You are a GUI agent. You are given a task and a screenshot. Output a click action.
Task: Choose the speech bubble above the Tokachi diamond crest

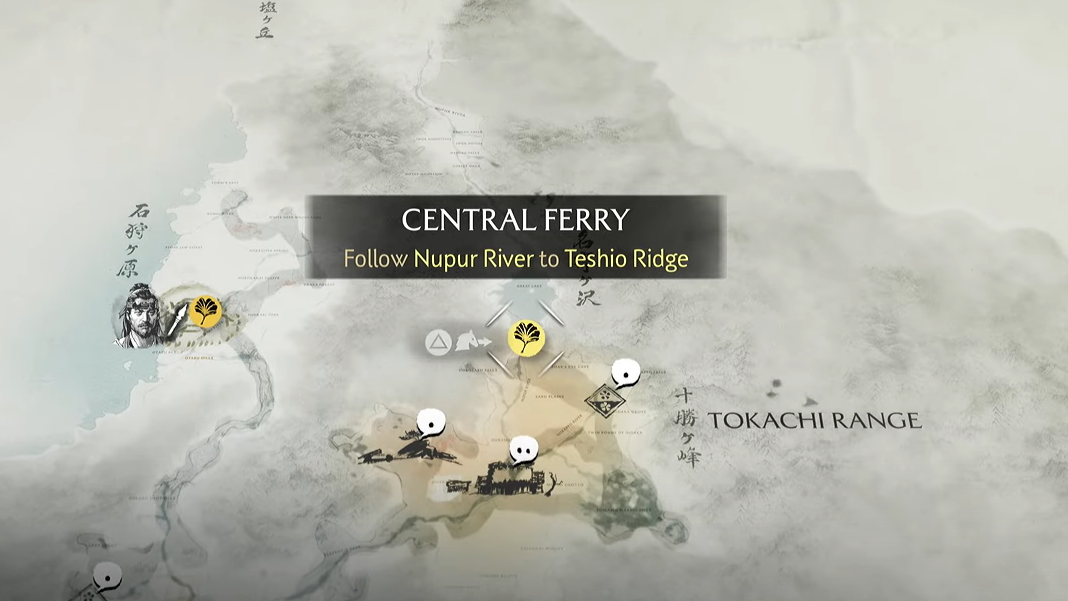(627, 372)
